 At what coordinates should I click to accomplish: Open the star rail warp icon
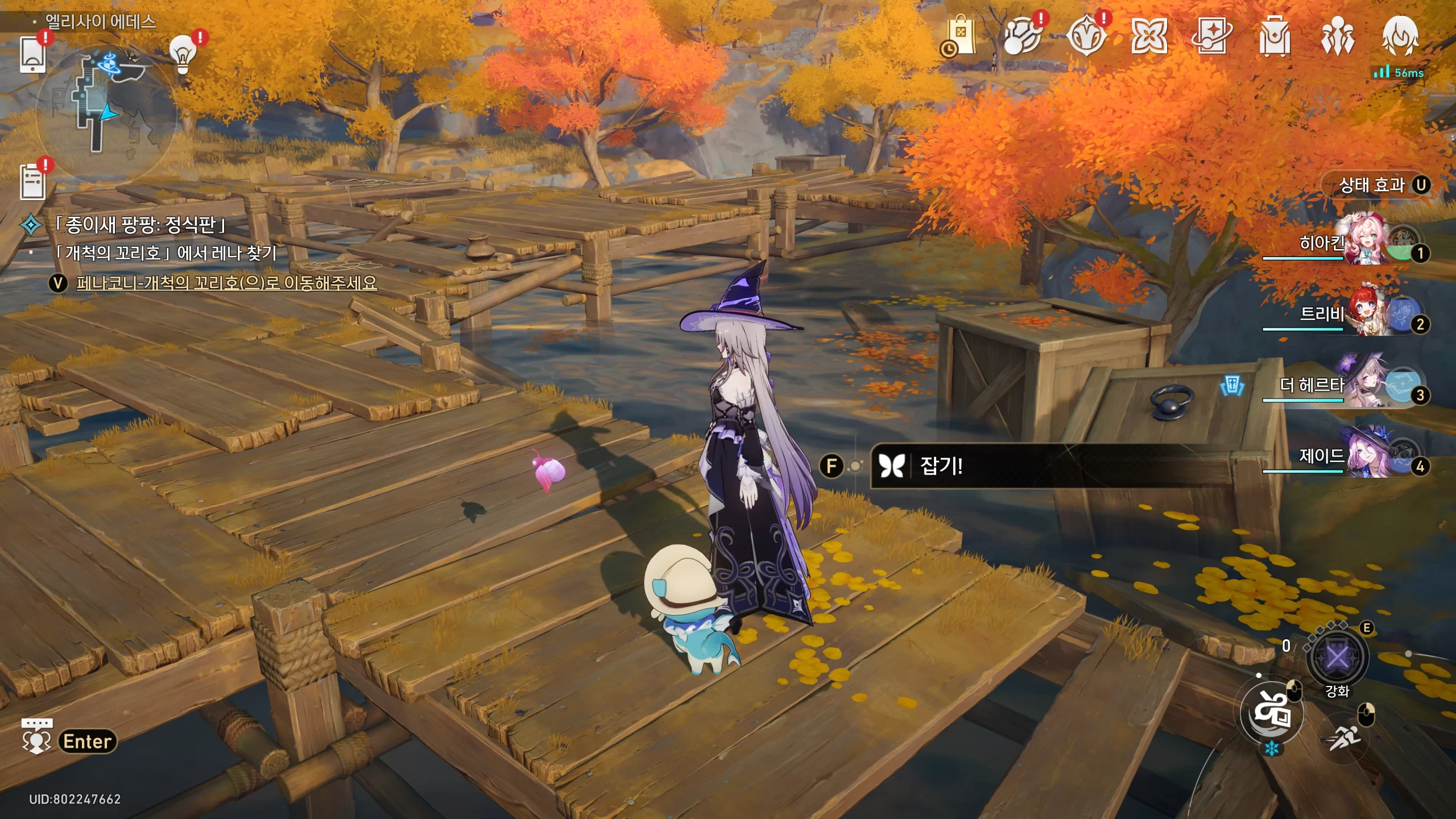[1211, 36]
